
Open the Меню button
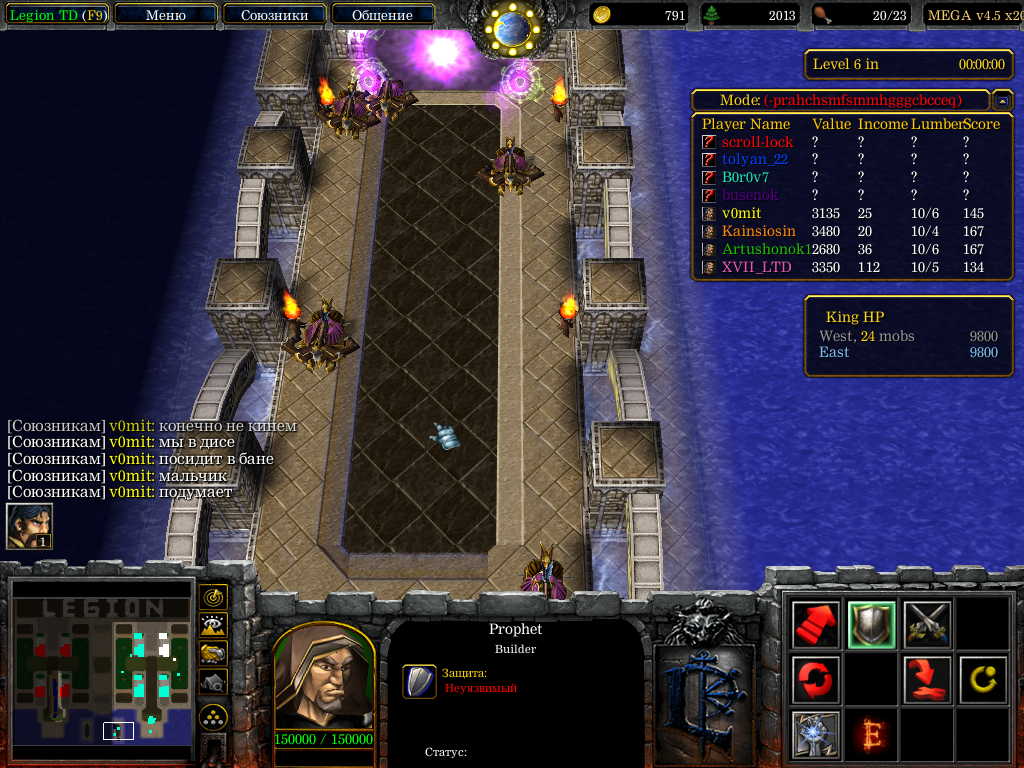pos(166,15)
